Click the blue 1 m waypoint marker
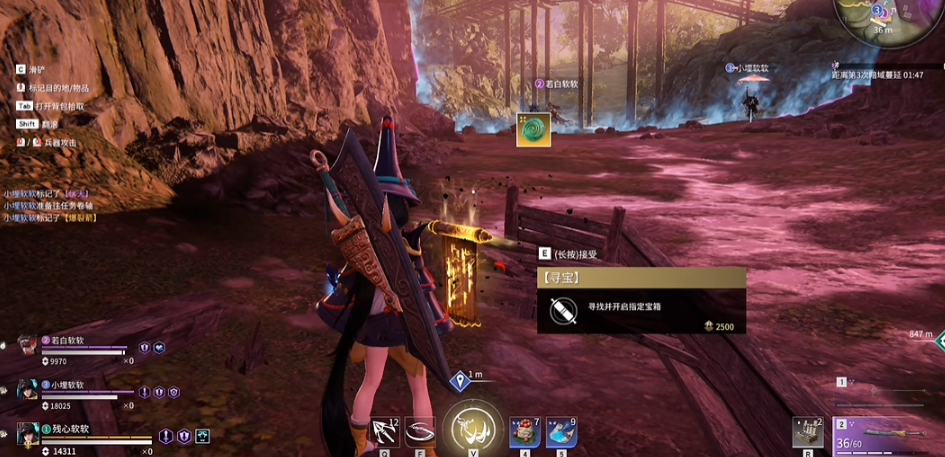The height and width of the screenshot is (457, 945). (461, 379)
